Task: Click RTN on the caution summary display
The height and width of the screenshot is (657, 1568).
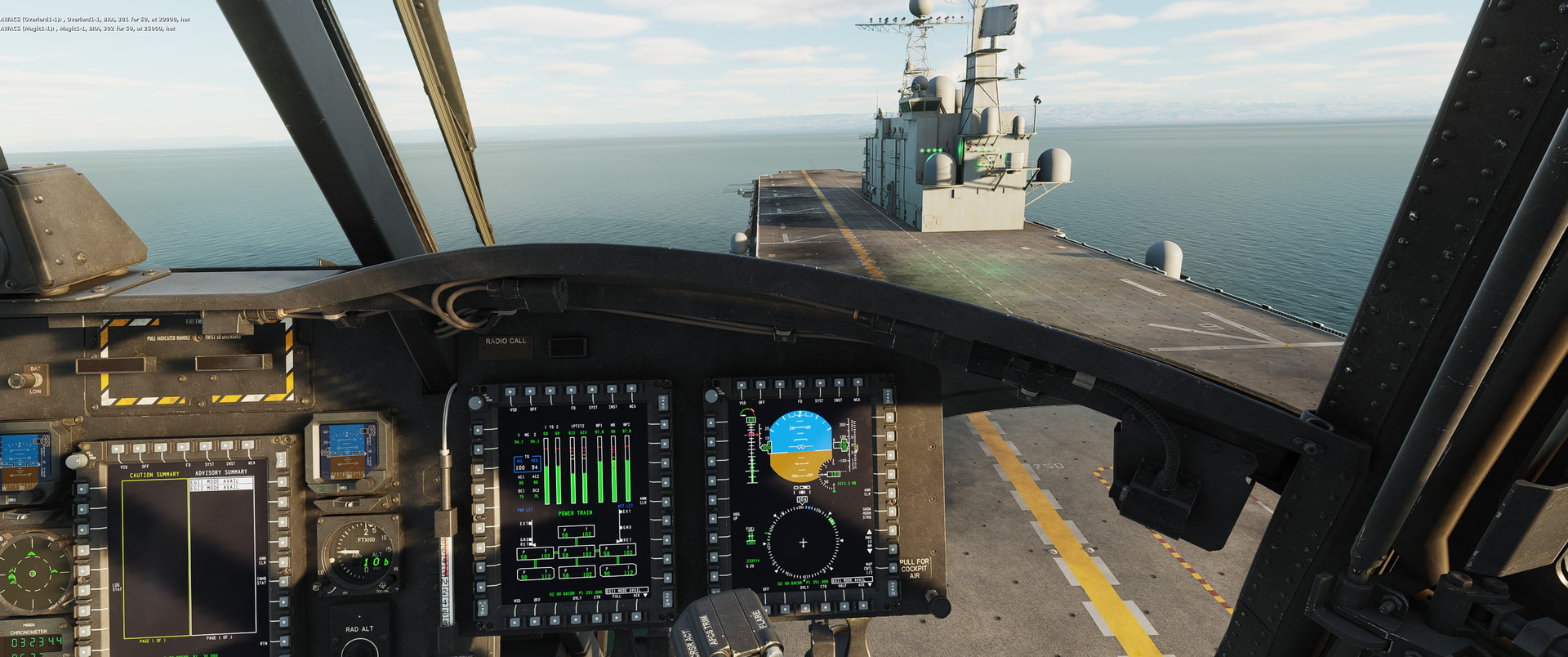Action: 283,643
